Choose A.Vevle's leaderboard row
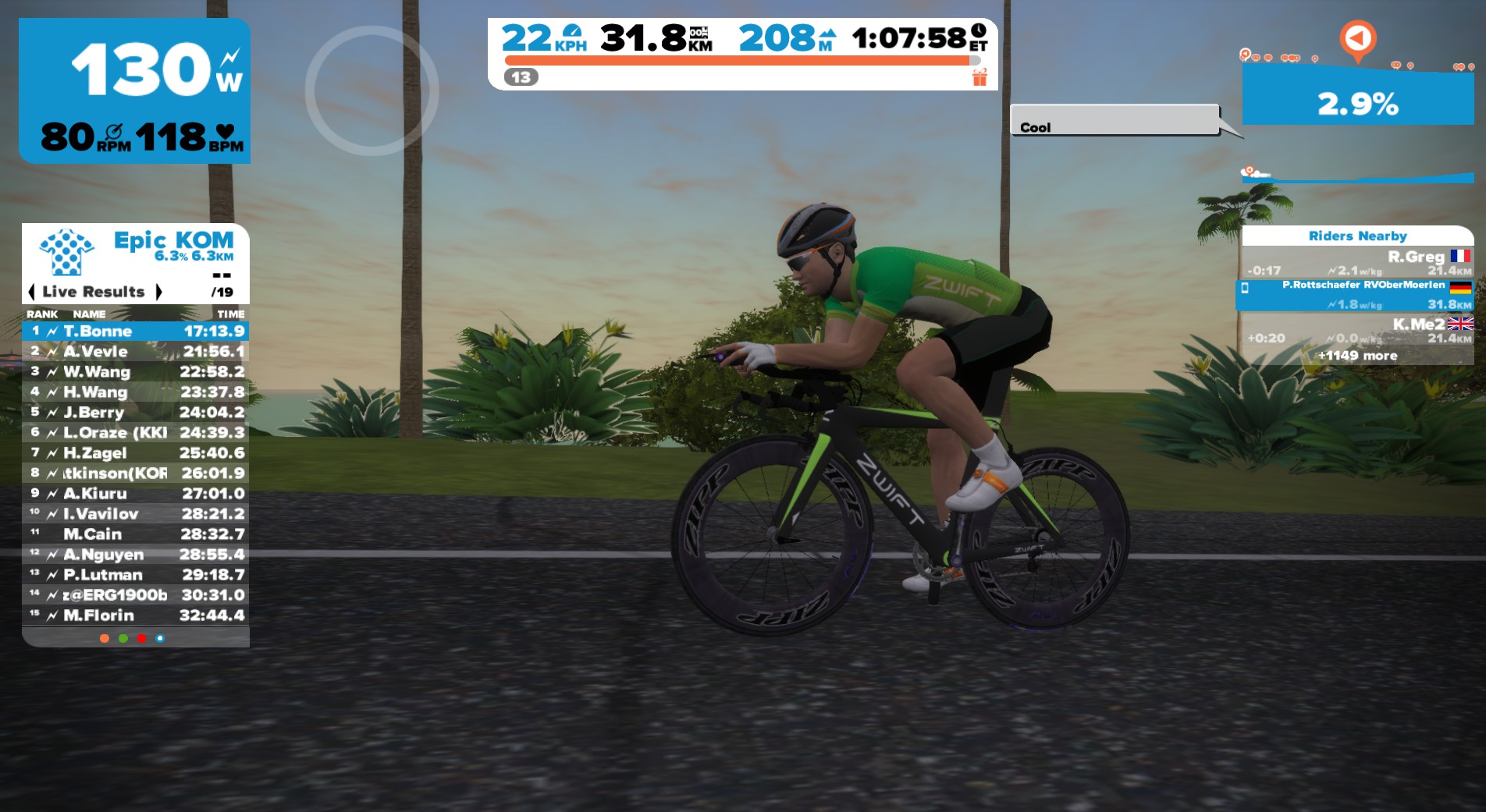Screen dimensions: 1486x812 [135, 351]
